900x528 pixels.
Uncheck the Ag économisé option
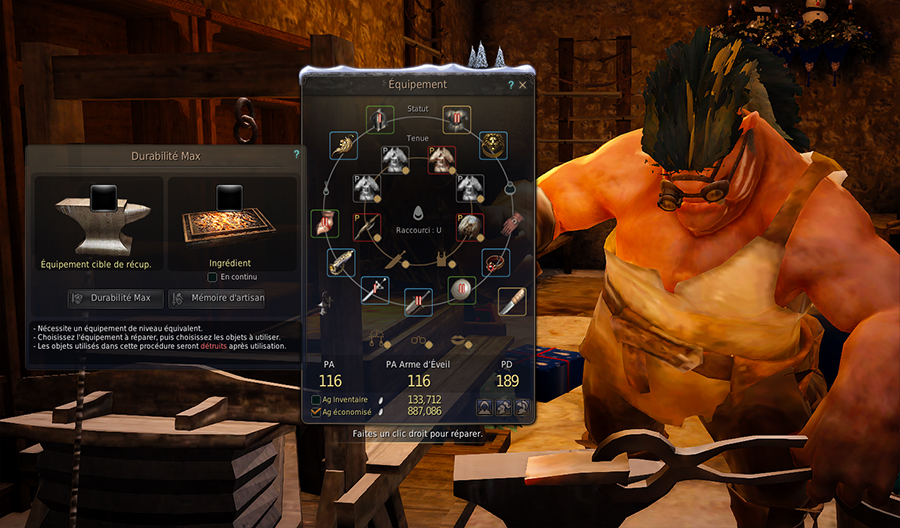(x=316, y=411)
